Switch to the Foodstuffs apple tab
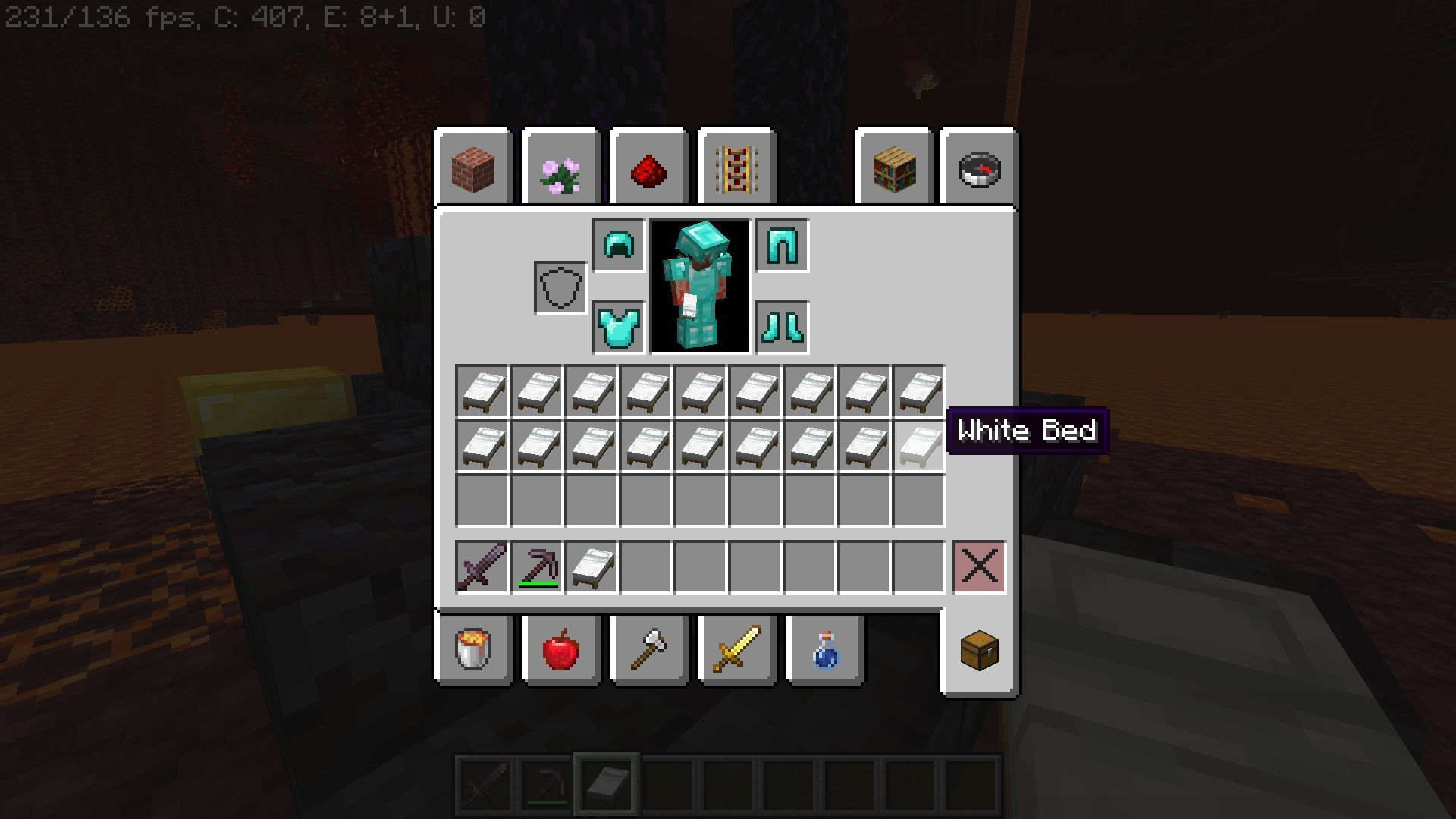This screenshot has height=819, width=1456. [560, 651]
